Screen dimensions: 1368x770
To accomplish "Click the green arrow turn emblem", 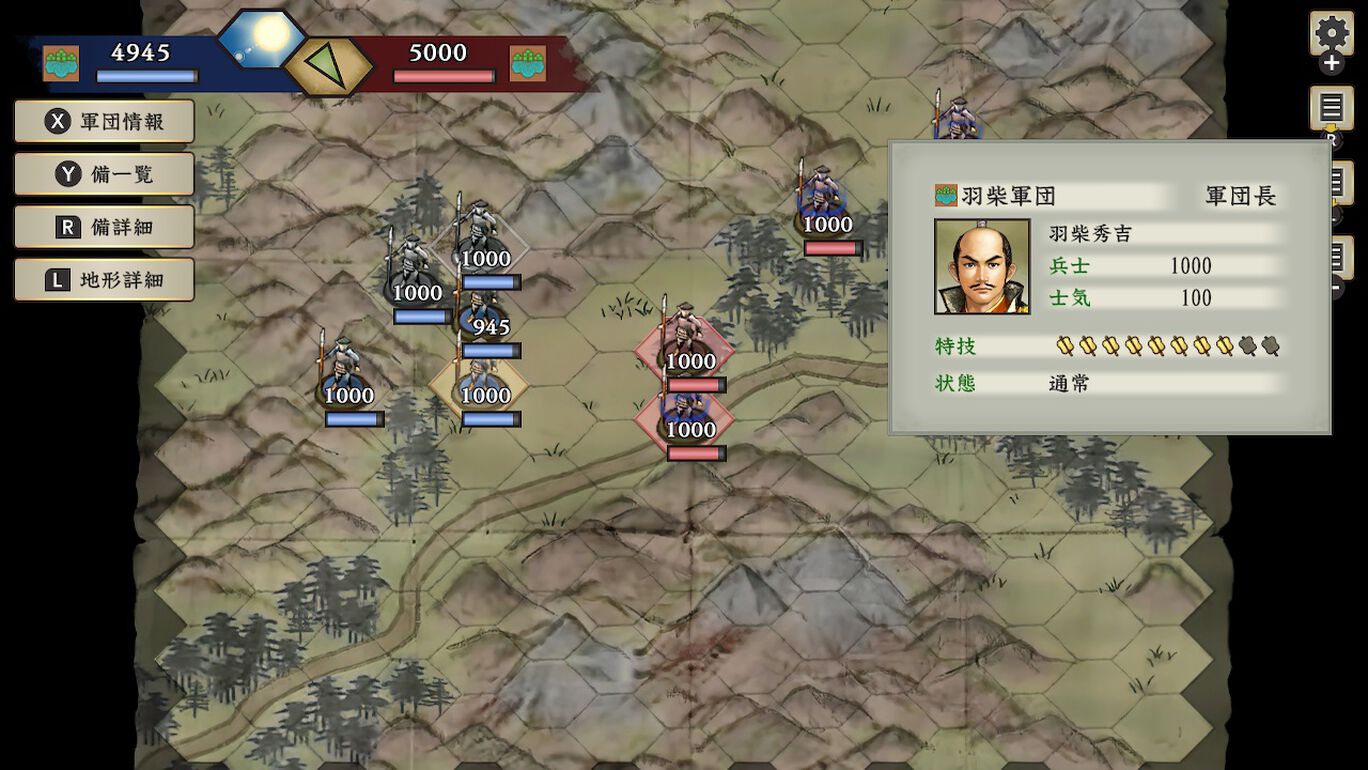I will click(327, 66).
